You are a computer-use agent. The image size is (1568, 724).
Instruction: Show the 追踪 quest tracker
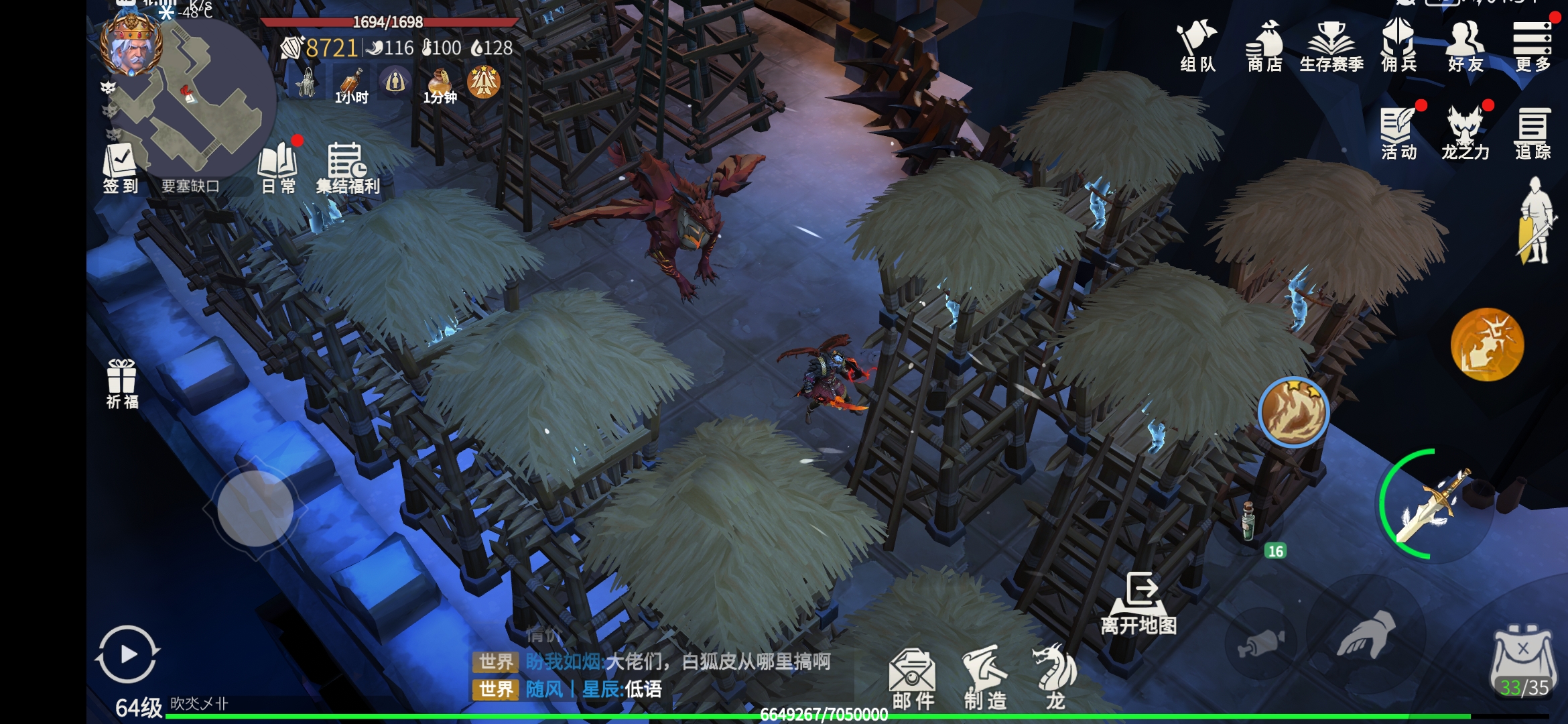tap(1532, 133)
